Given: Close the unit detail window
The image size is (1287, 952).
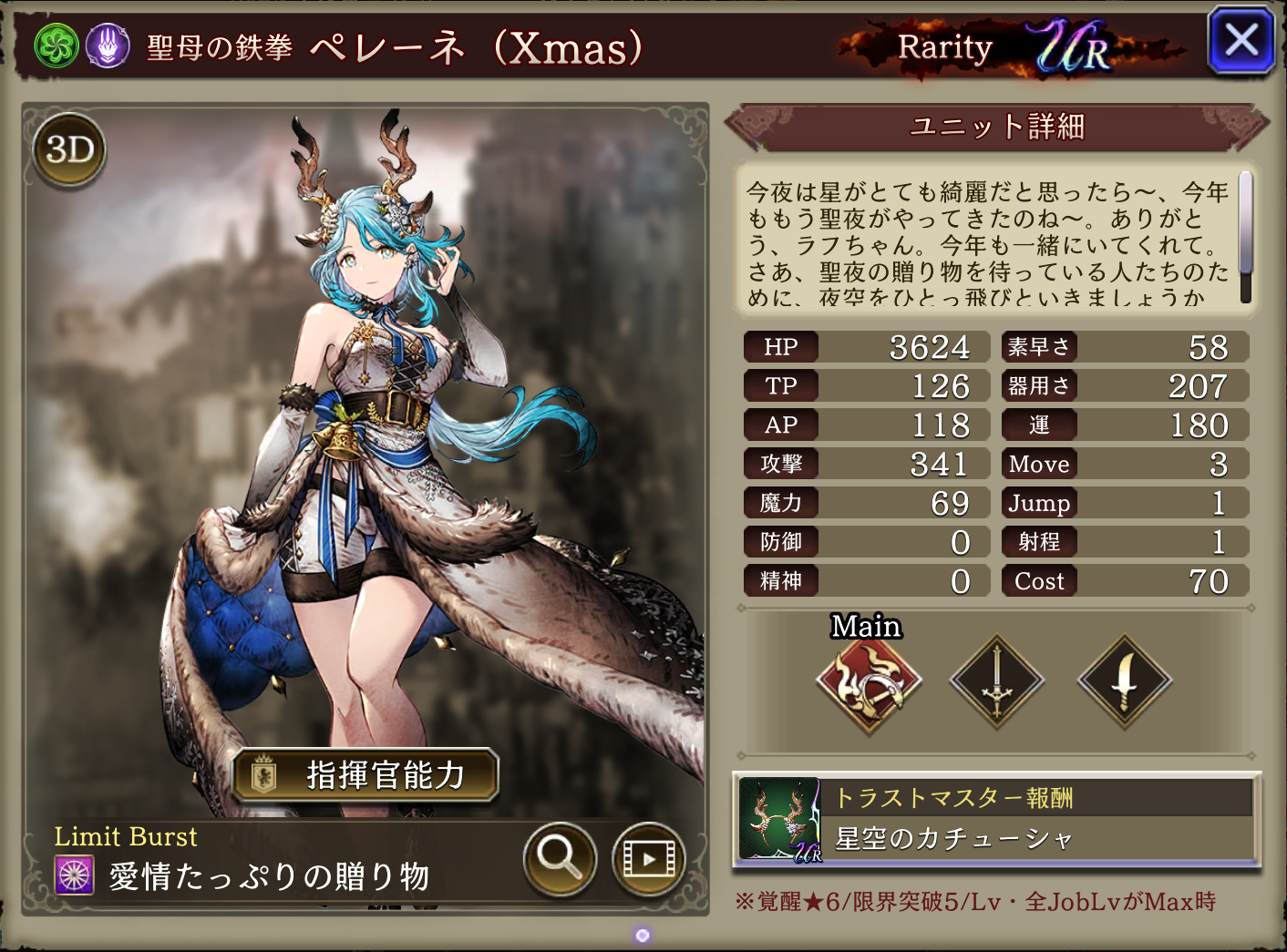Looking at the screenshot, I should [1241, 41].
